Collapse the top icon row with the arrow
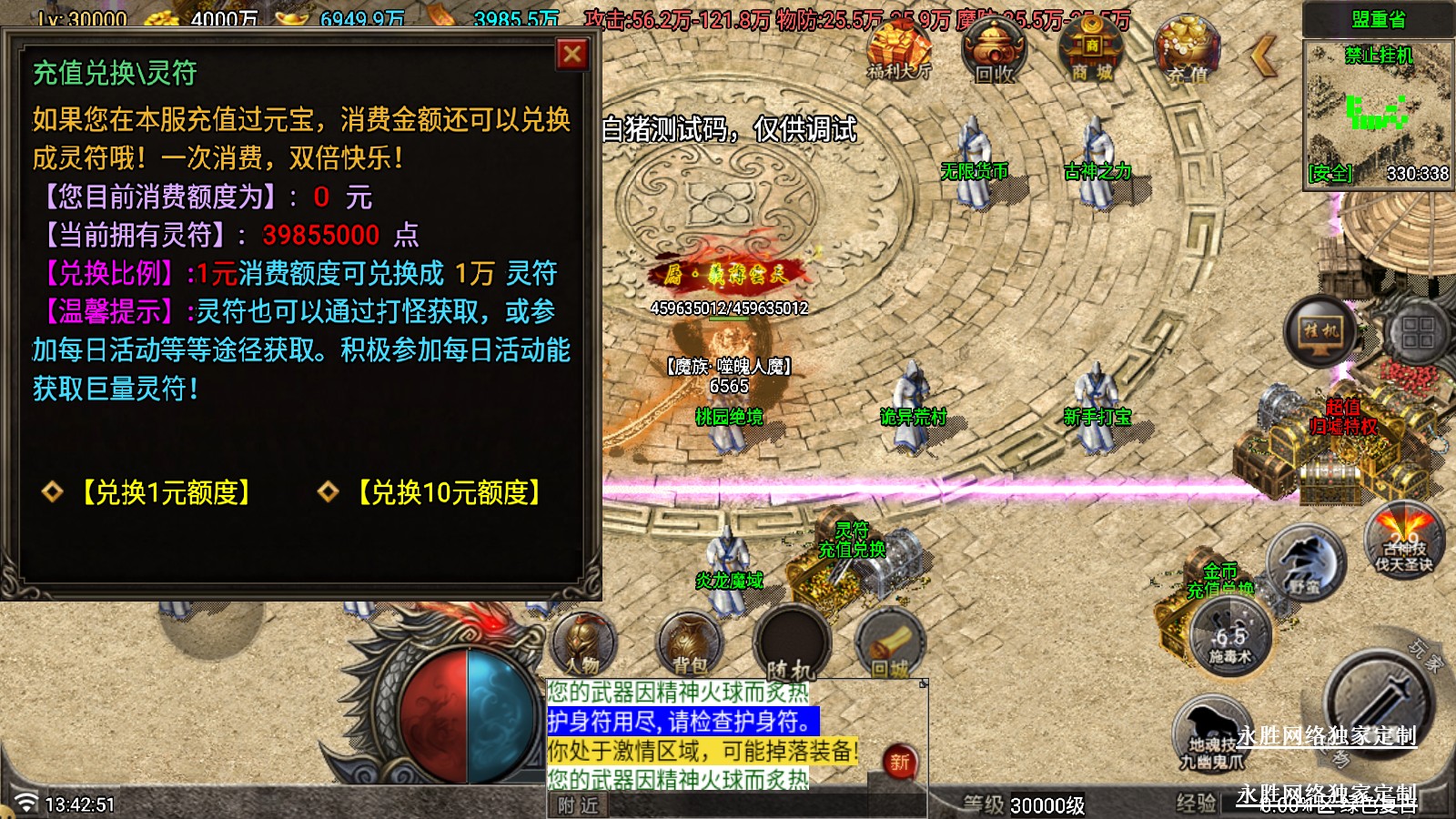This screenshot has width=1456, height=819. (1264, 56)
